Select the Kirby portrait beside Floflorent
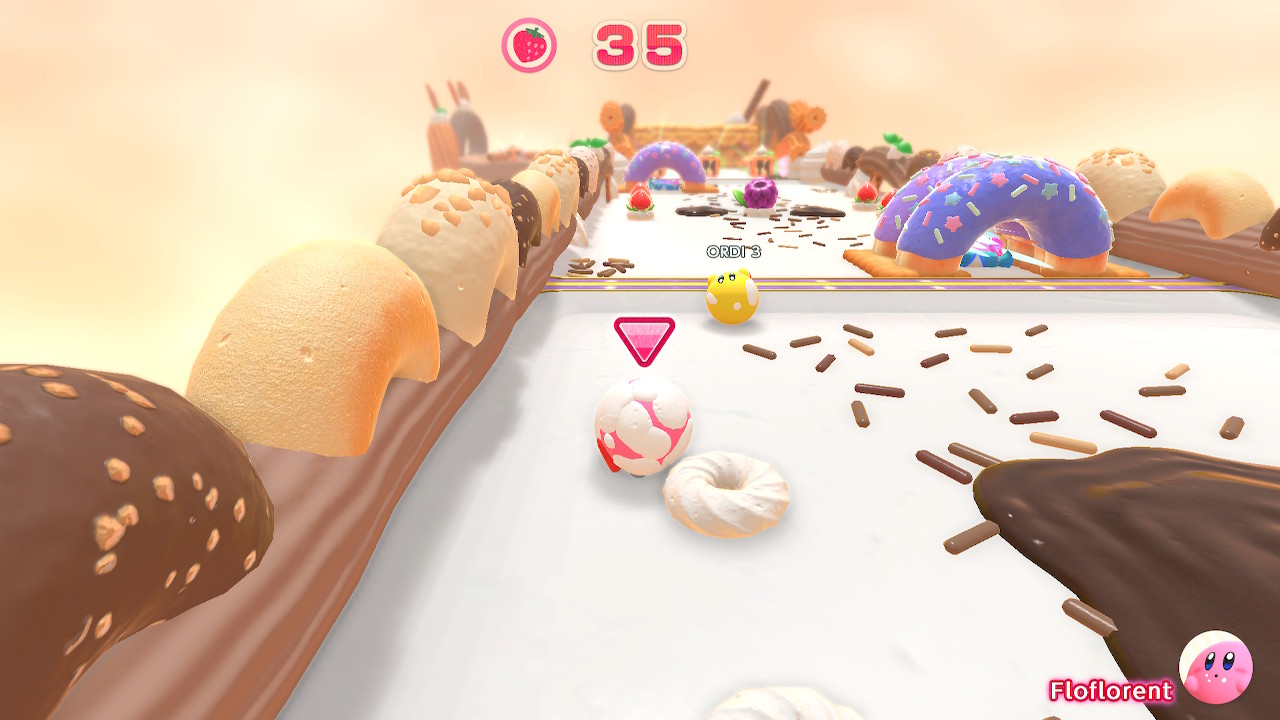This screenshot has height=720, width=1280. click(1215, 667)
